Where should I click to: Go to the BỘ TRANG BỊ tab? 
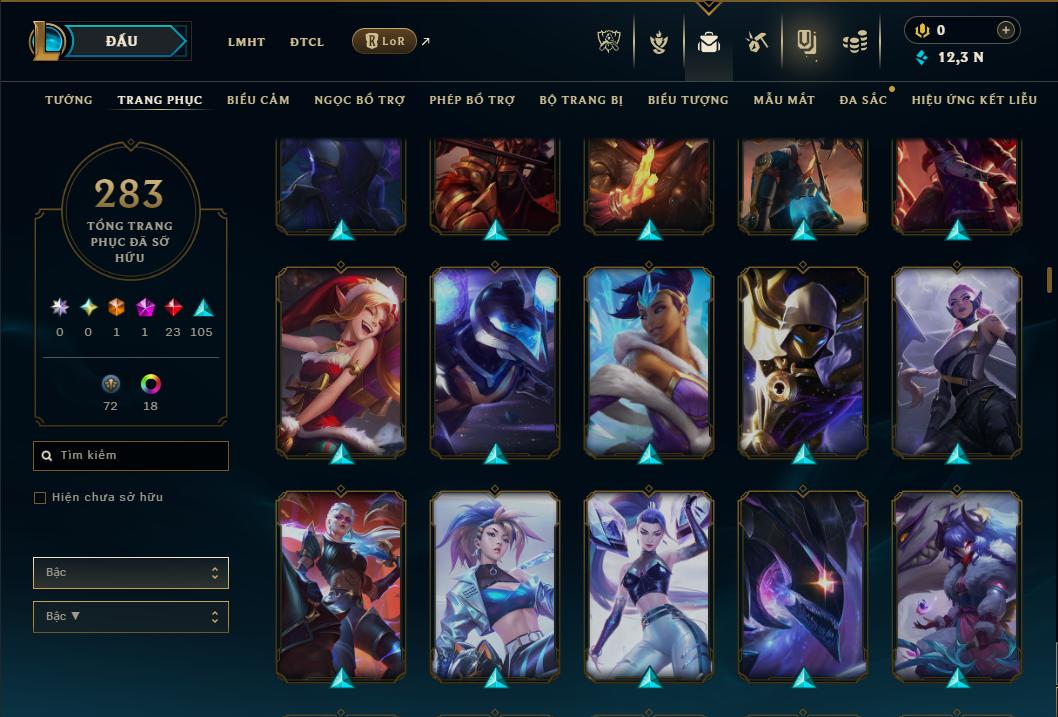pos(581,100)
